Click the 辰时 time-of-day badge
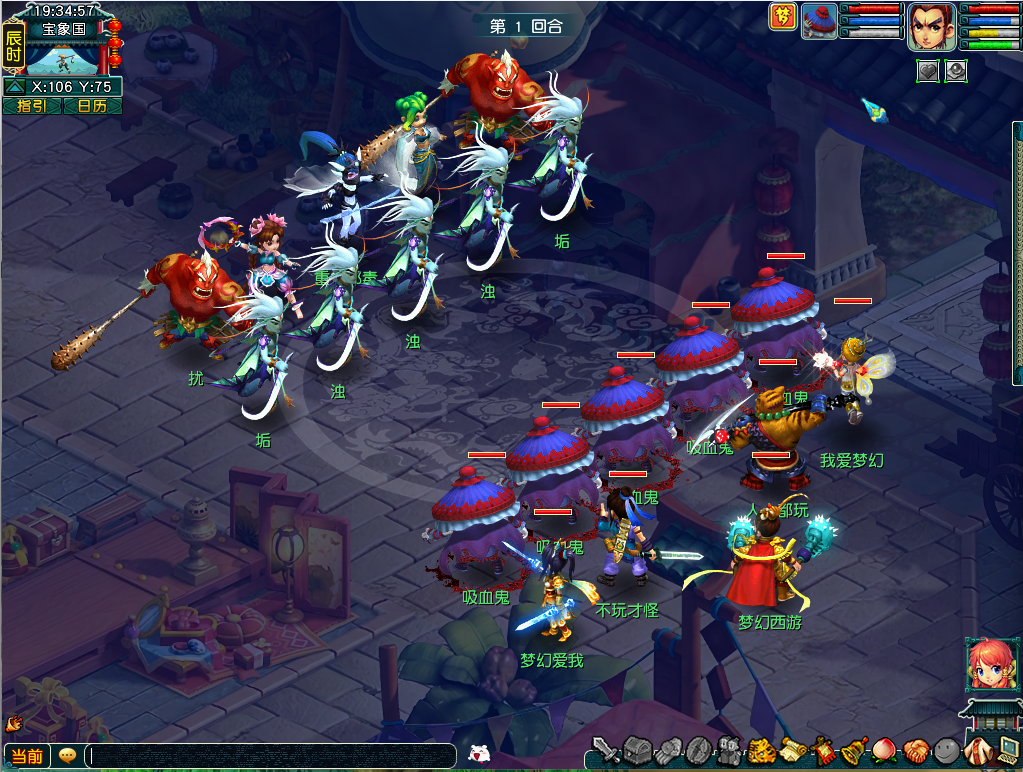This screenshot has width=1023, height=772. click(x=13, y=47)
